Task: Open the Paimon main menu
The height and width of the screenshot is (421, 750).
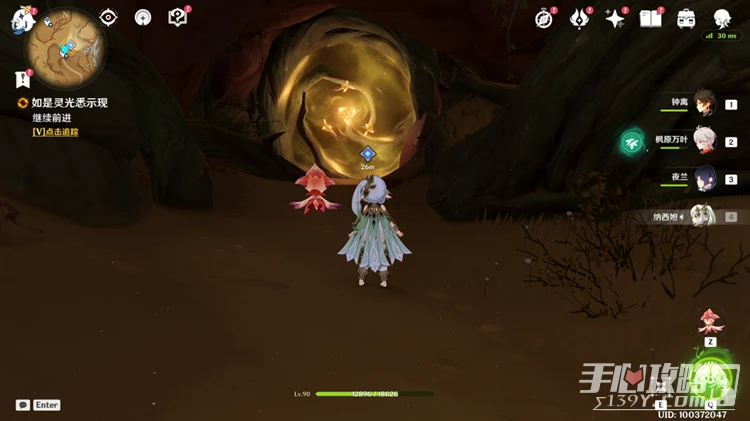Action: (x=21, y=20)
